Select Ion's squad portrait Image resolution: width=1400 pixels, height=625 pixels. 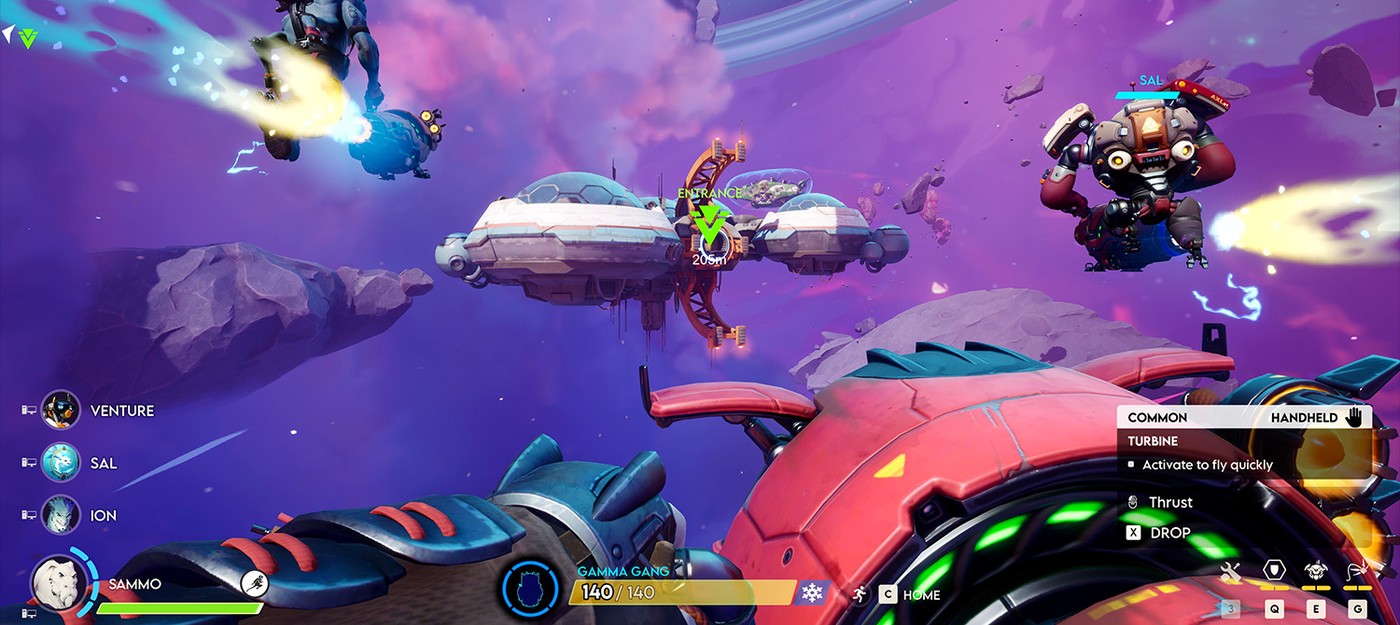[61, 515]
